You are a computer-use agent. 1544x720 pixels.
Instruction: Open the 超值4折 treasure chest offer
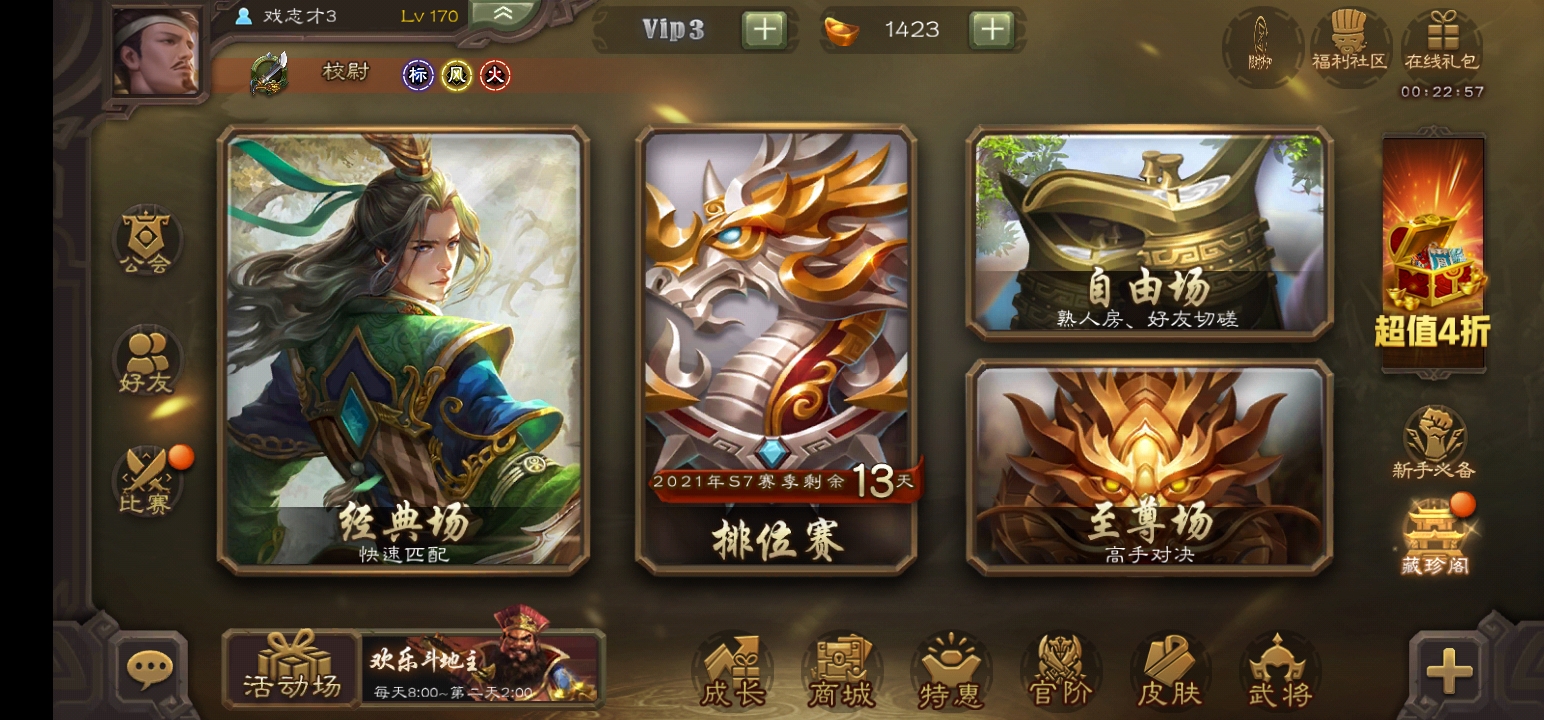tap(1433, 250)
